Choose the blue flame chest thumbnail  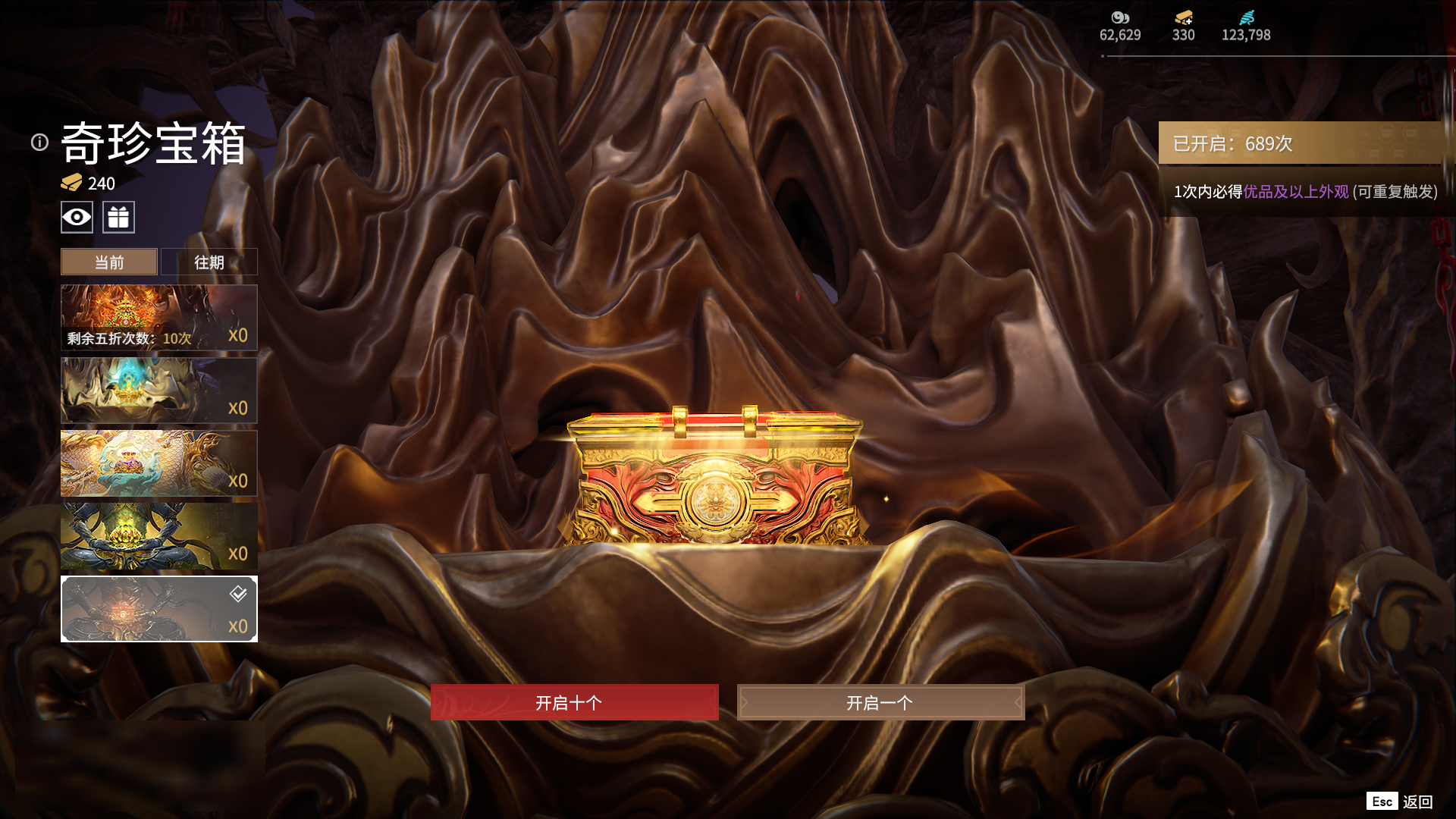(158, 391)
